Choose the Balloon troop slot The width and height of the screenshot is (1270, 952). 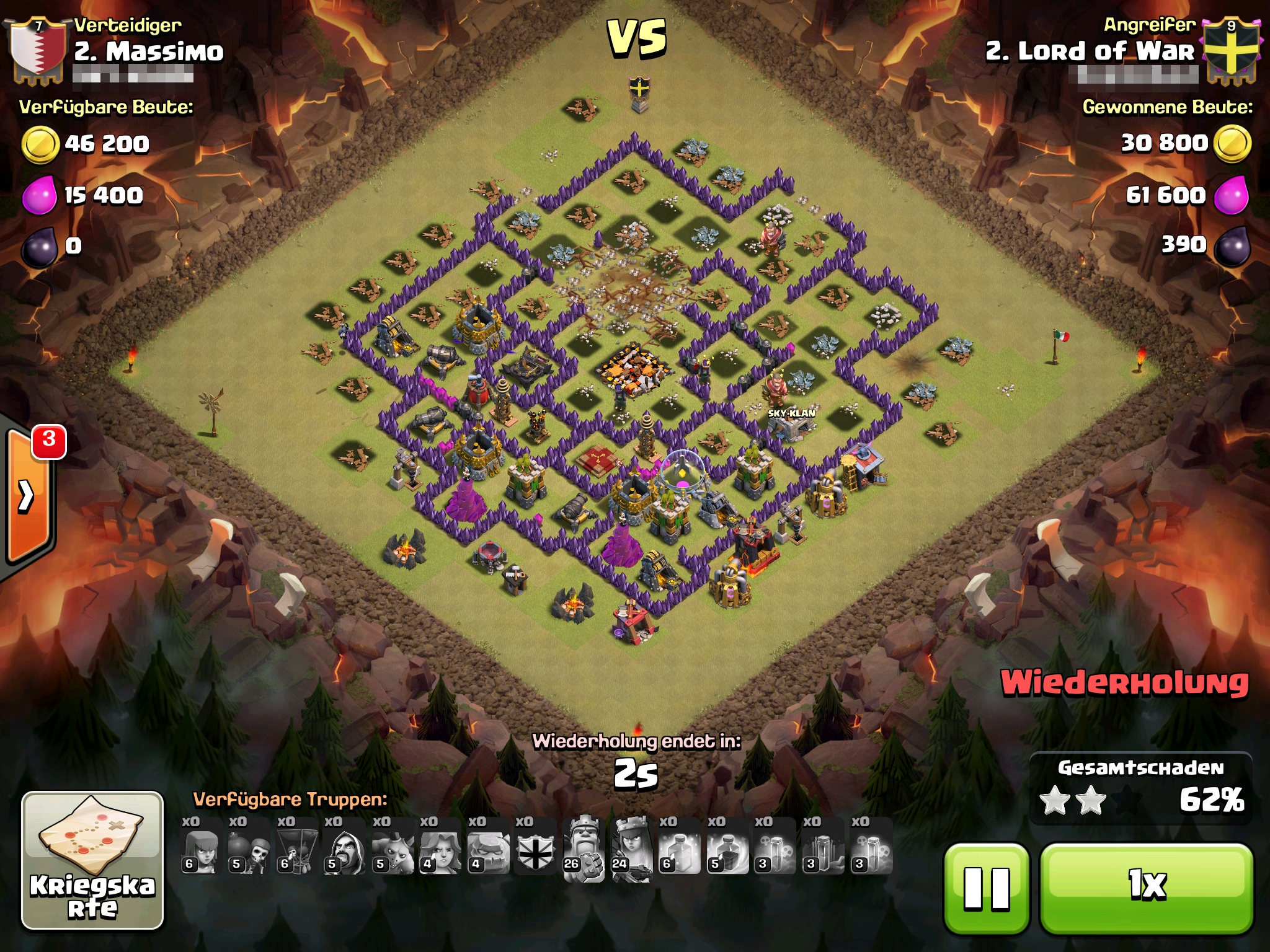[296, 847]
